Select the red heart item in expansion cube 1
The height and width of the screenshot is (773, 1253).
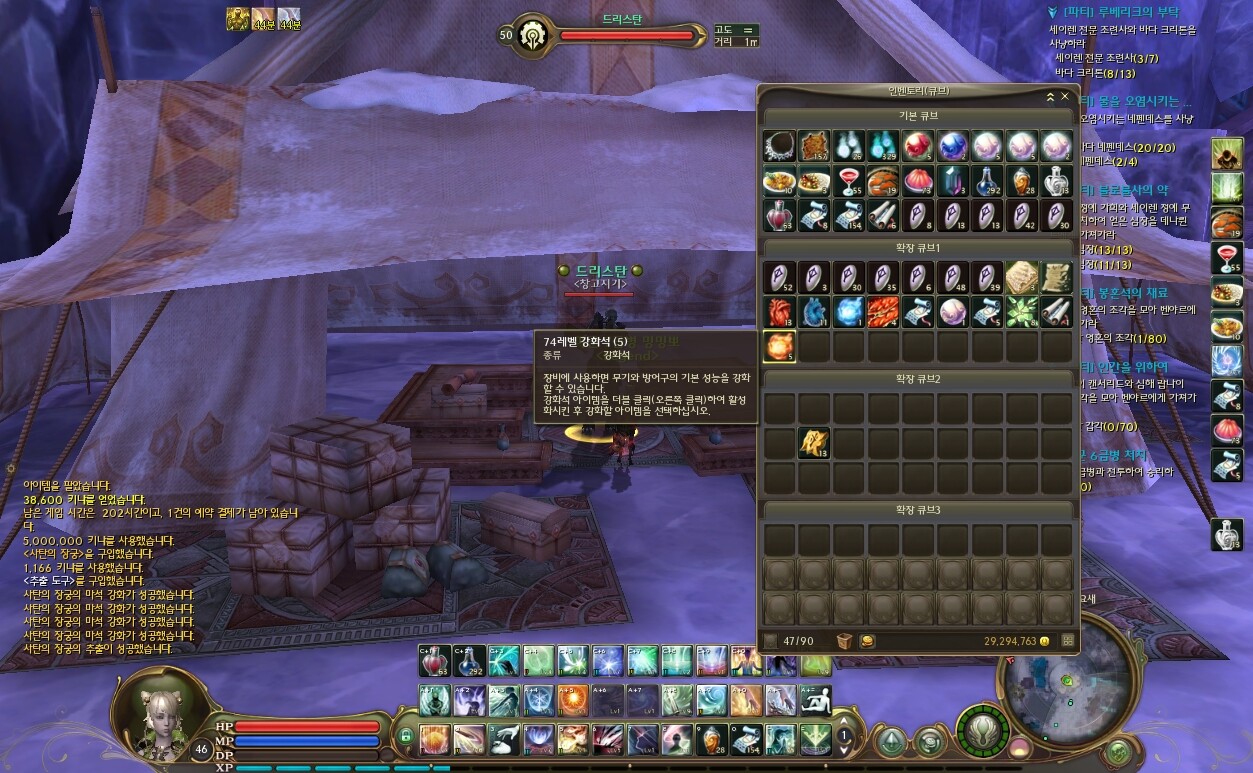779,311
